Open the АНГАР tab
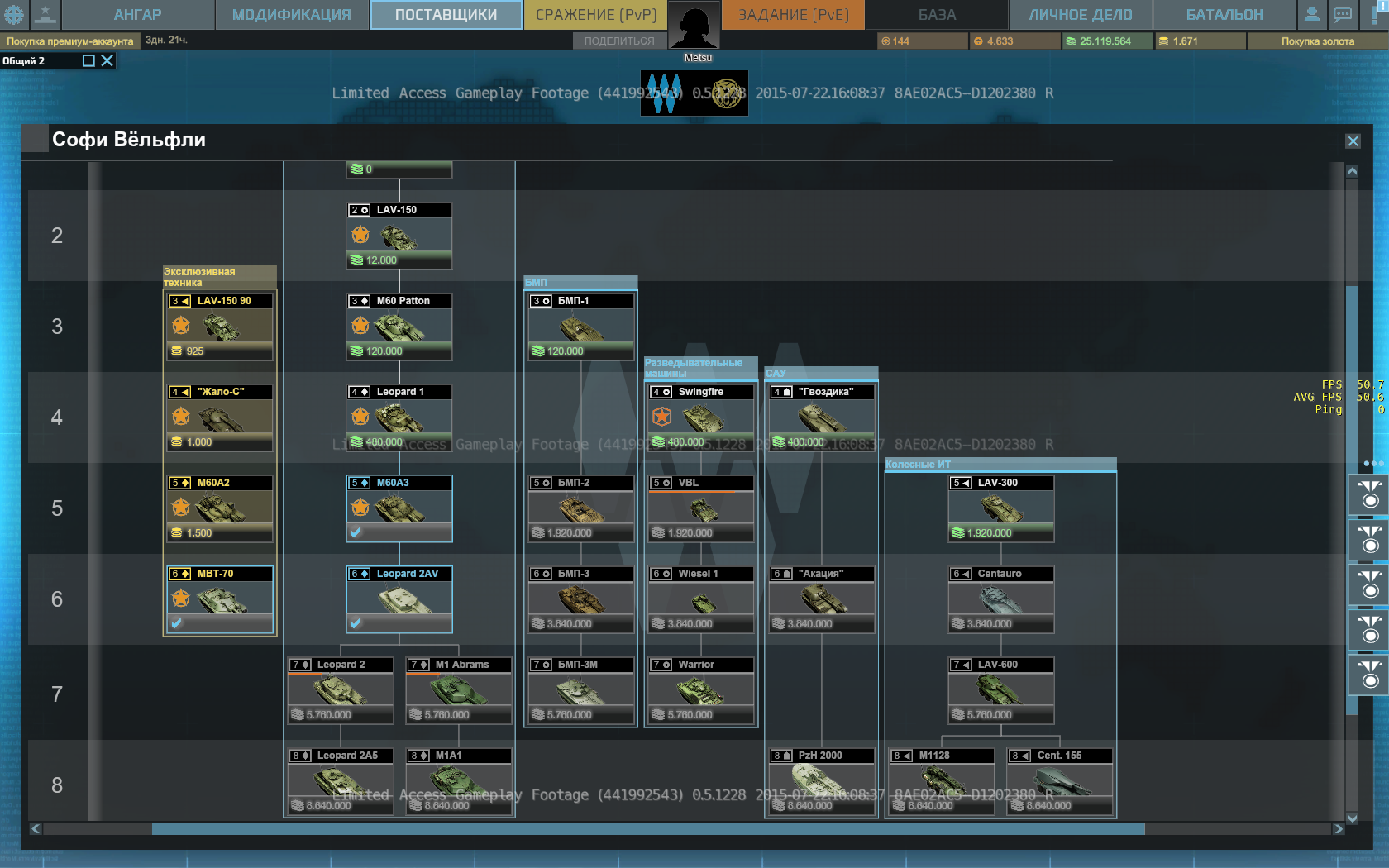The width and height of the screenshot is (1389, 868). (x=137, y=15)
